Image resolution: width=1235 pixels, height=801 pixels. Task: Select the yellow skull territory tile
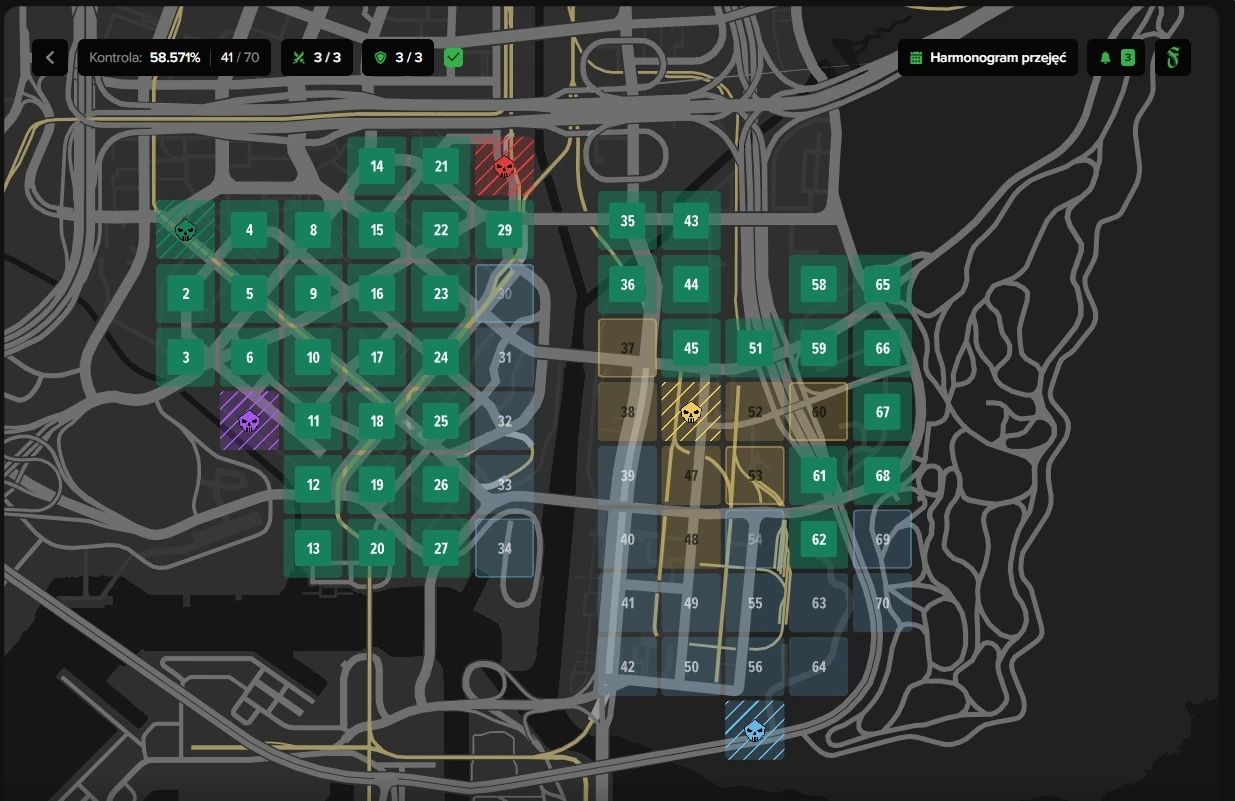(x=691, y=411)
